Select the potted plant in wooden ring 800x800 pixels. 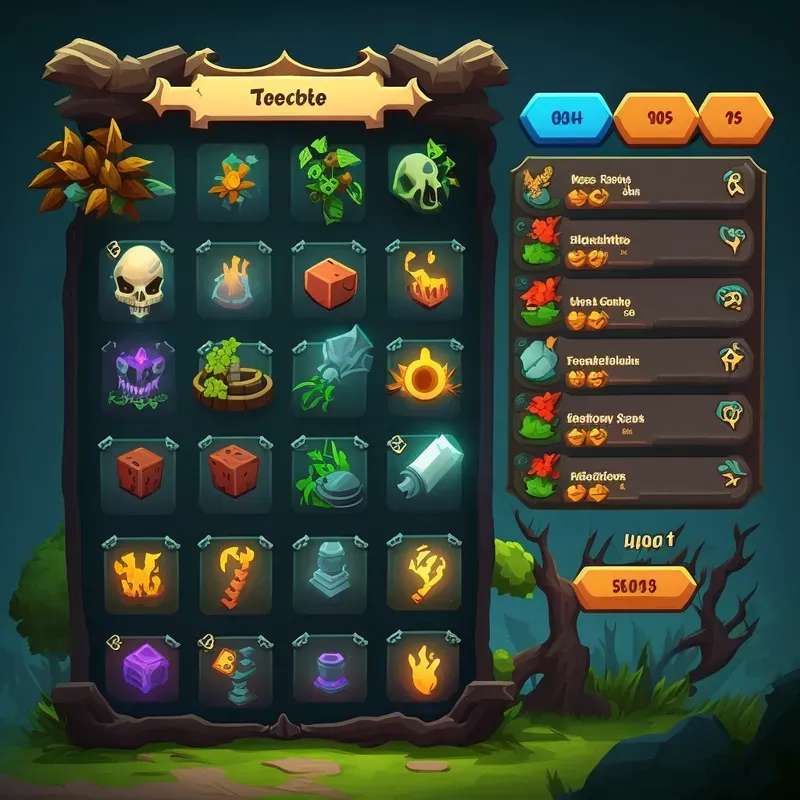[233, 373]
